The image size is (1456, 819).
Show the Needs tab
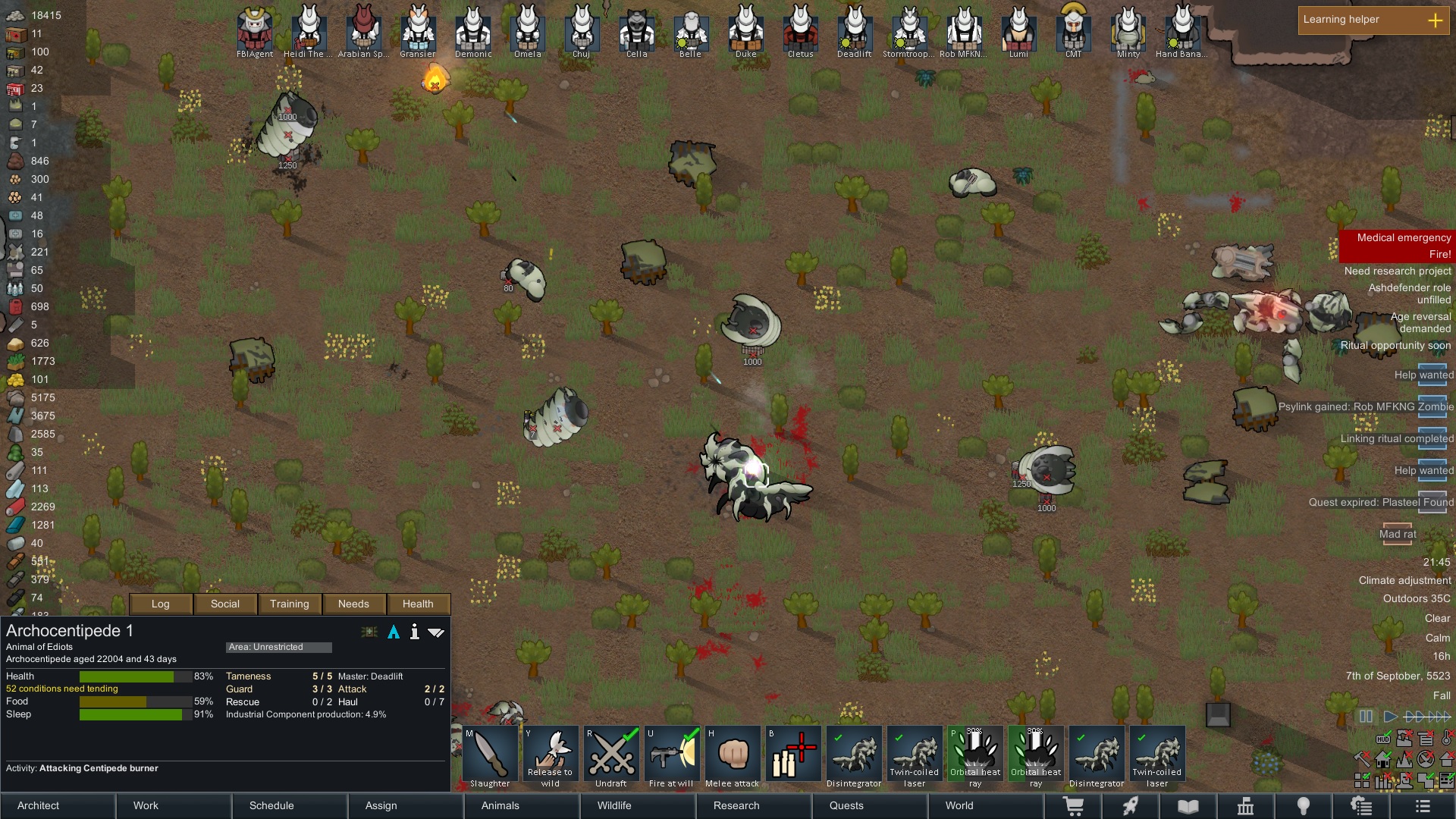click(353, 604)
